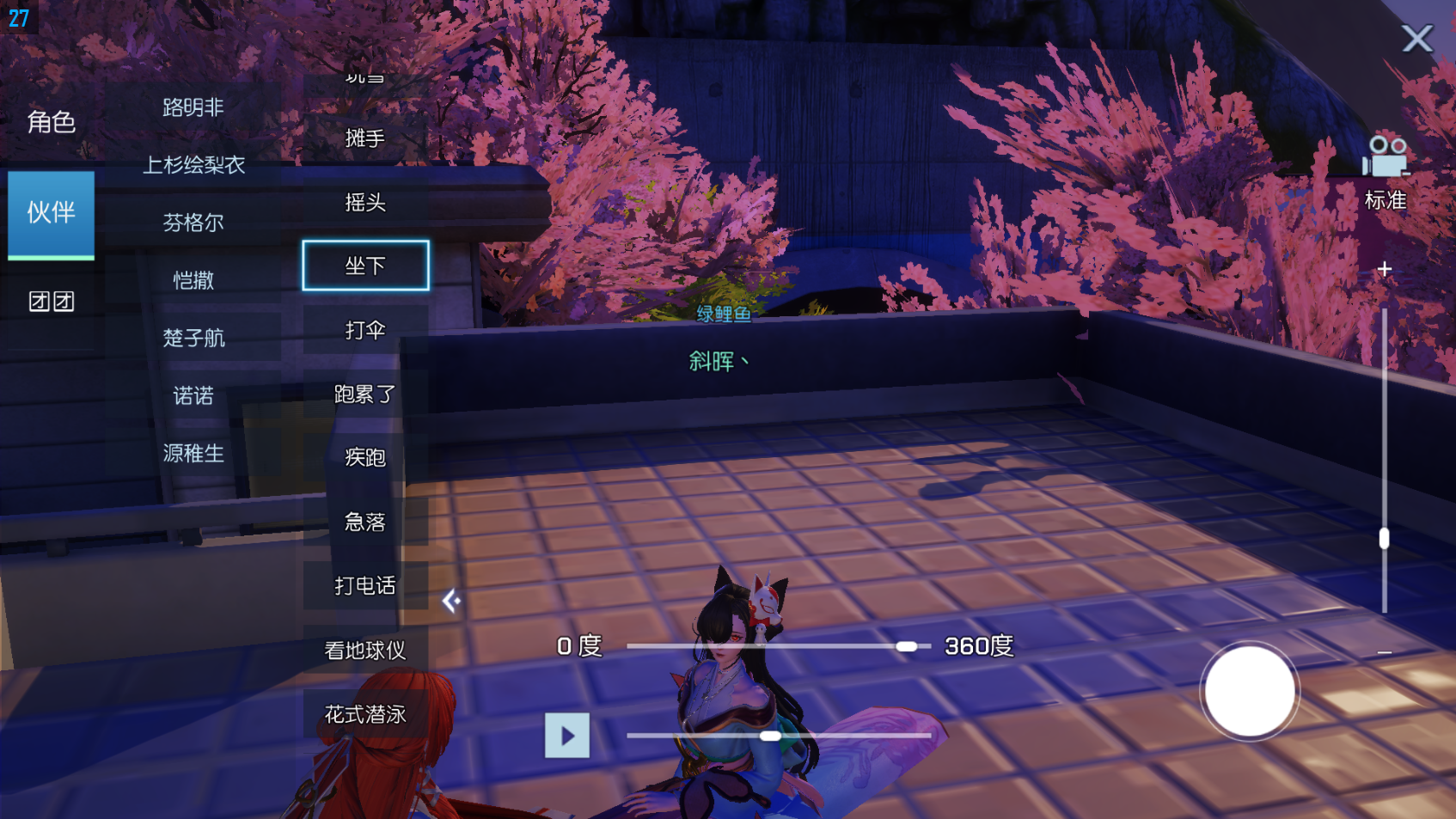Select the 伙伴 tab
The height and width of the screenshot is (819, 1456).
(52, 213)
